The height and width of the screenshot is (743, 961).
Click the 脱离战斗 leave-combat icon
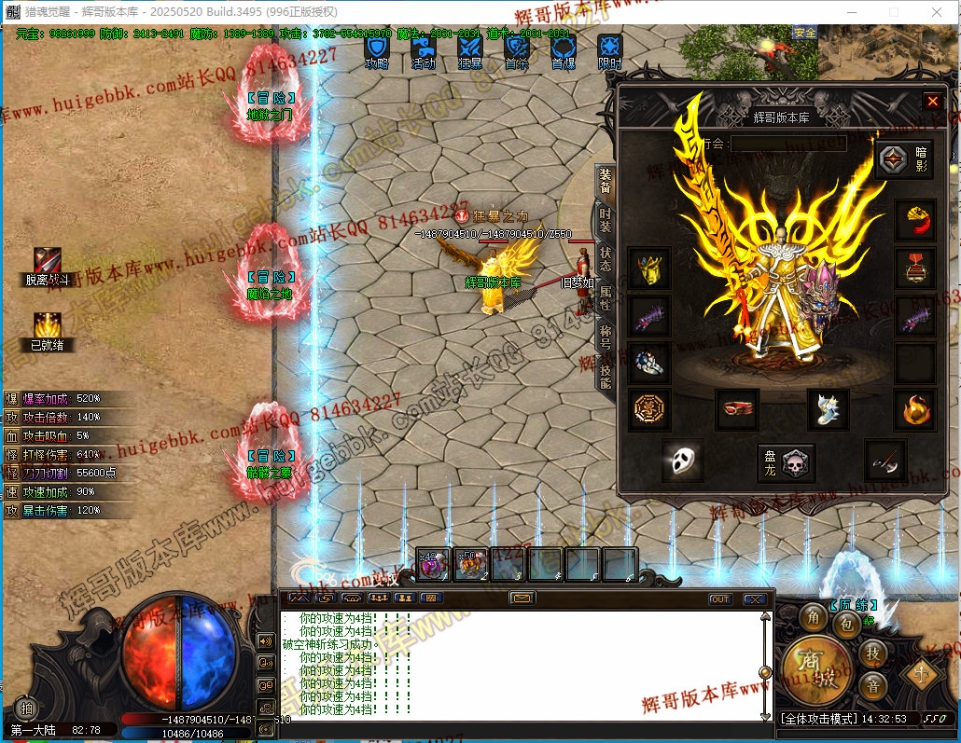[x=47, y=263]
